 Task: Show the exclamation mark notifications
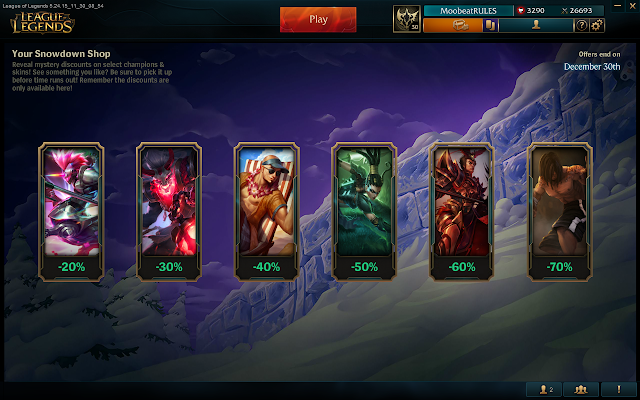coord(618,389)
